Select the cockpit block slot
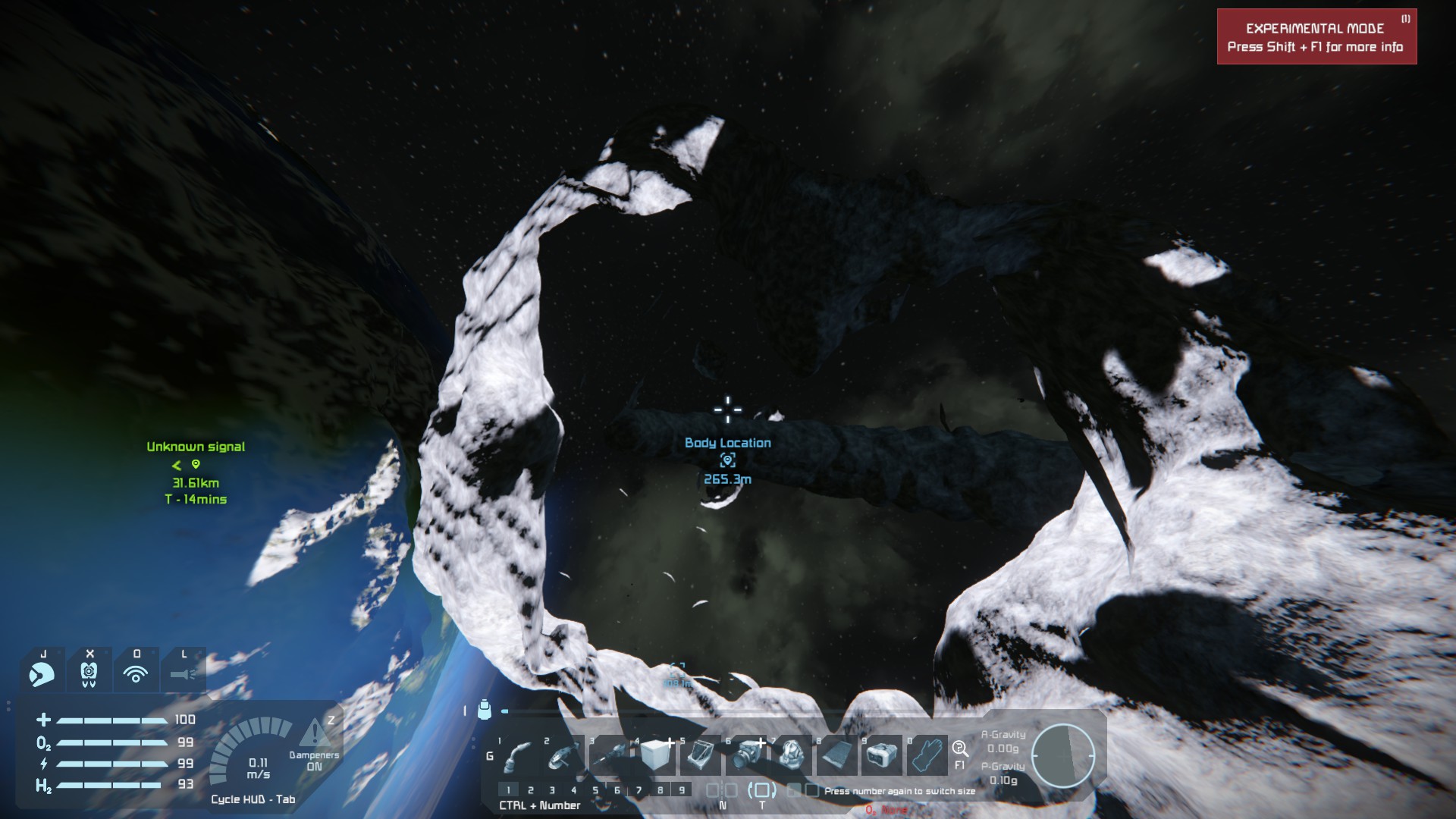 coord(701,755)
